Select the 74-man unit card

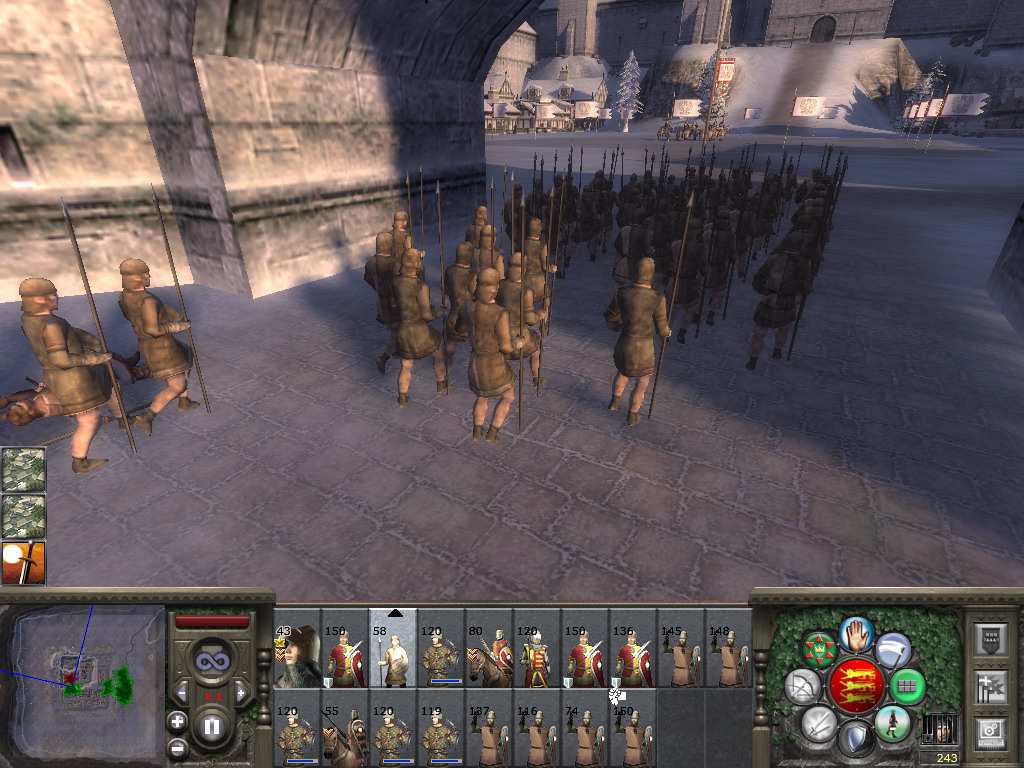[585, 735]
